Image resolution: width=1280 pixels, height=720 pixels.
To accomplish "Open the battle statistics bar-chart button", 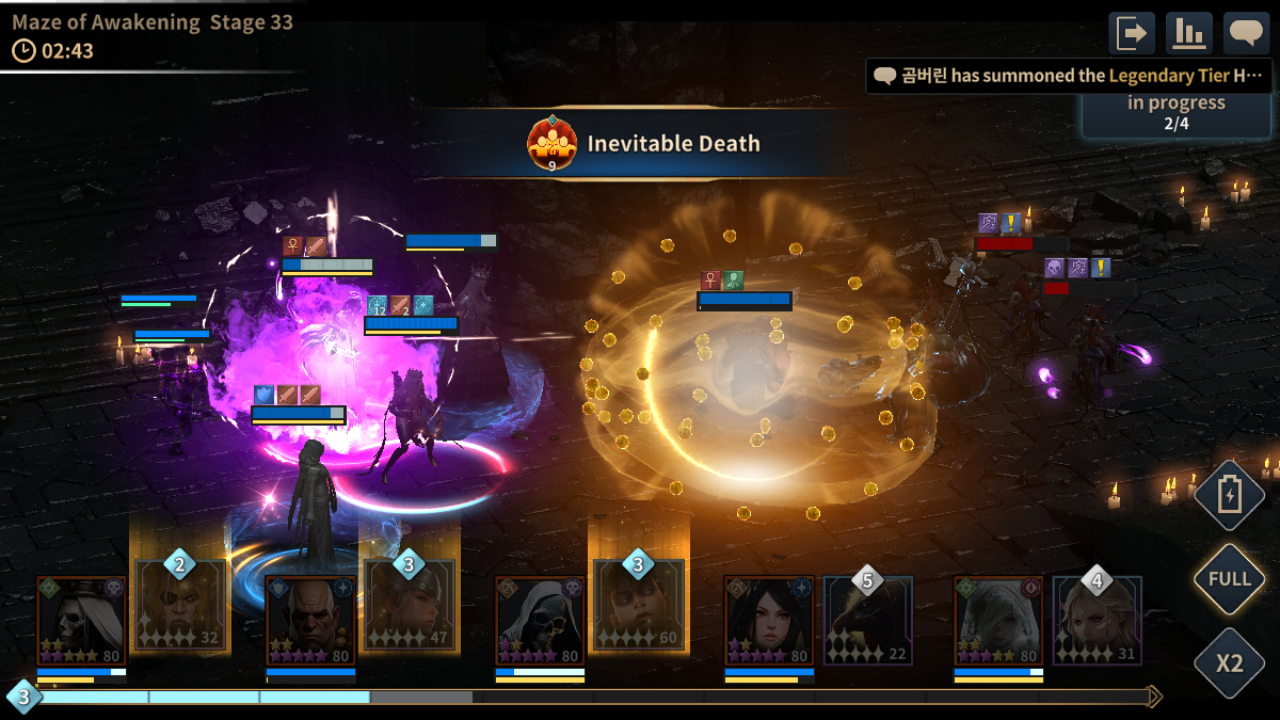I will [1189, 33].
